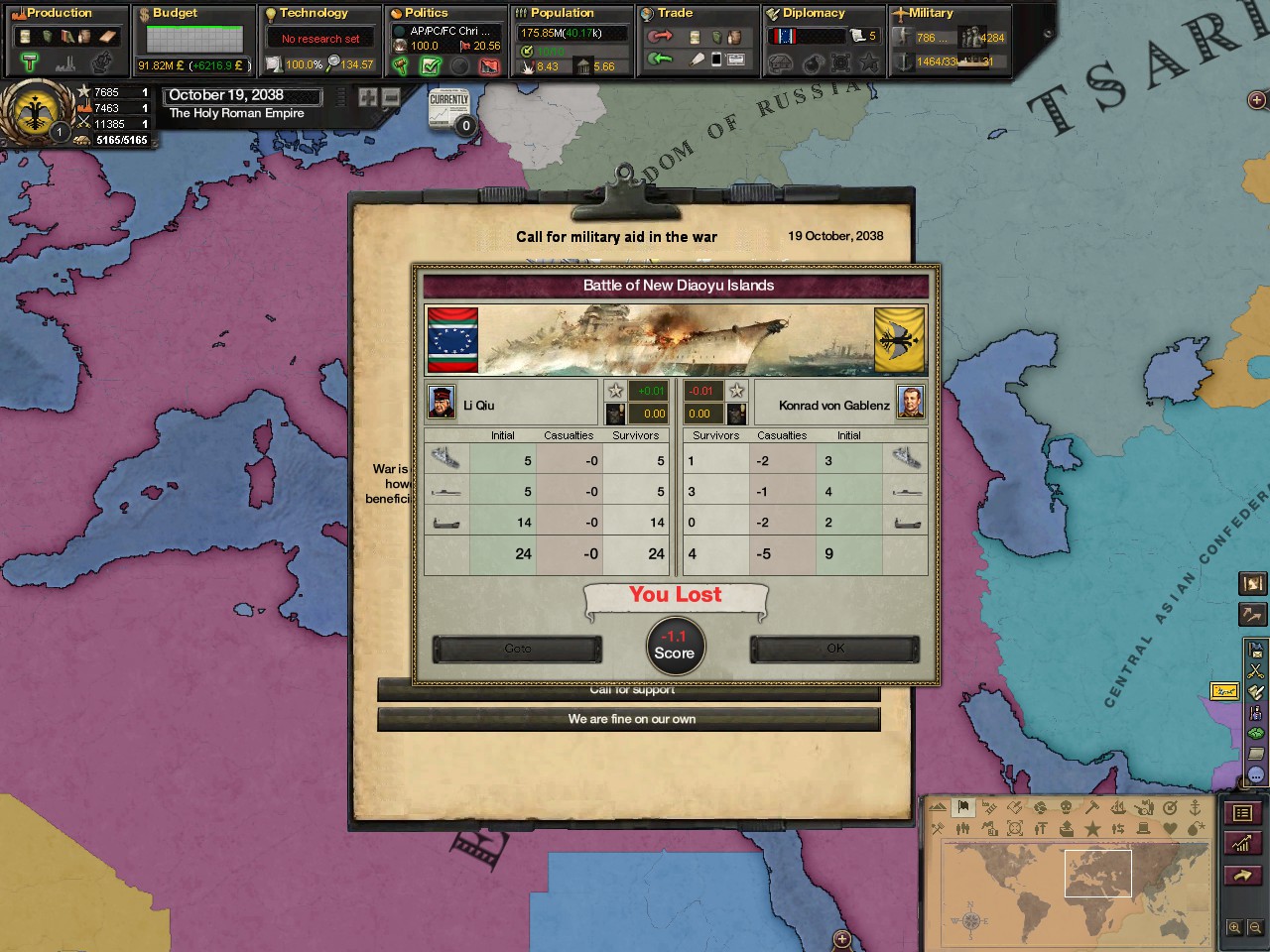Click the Goto button in battle report

517,649
